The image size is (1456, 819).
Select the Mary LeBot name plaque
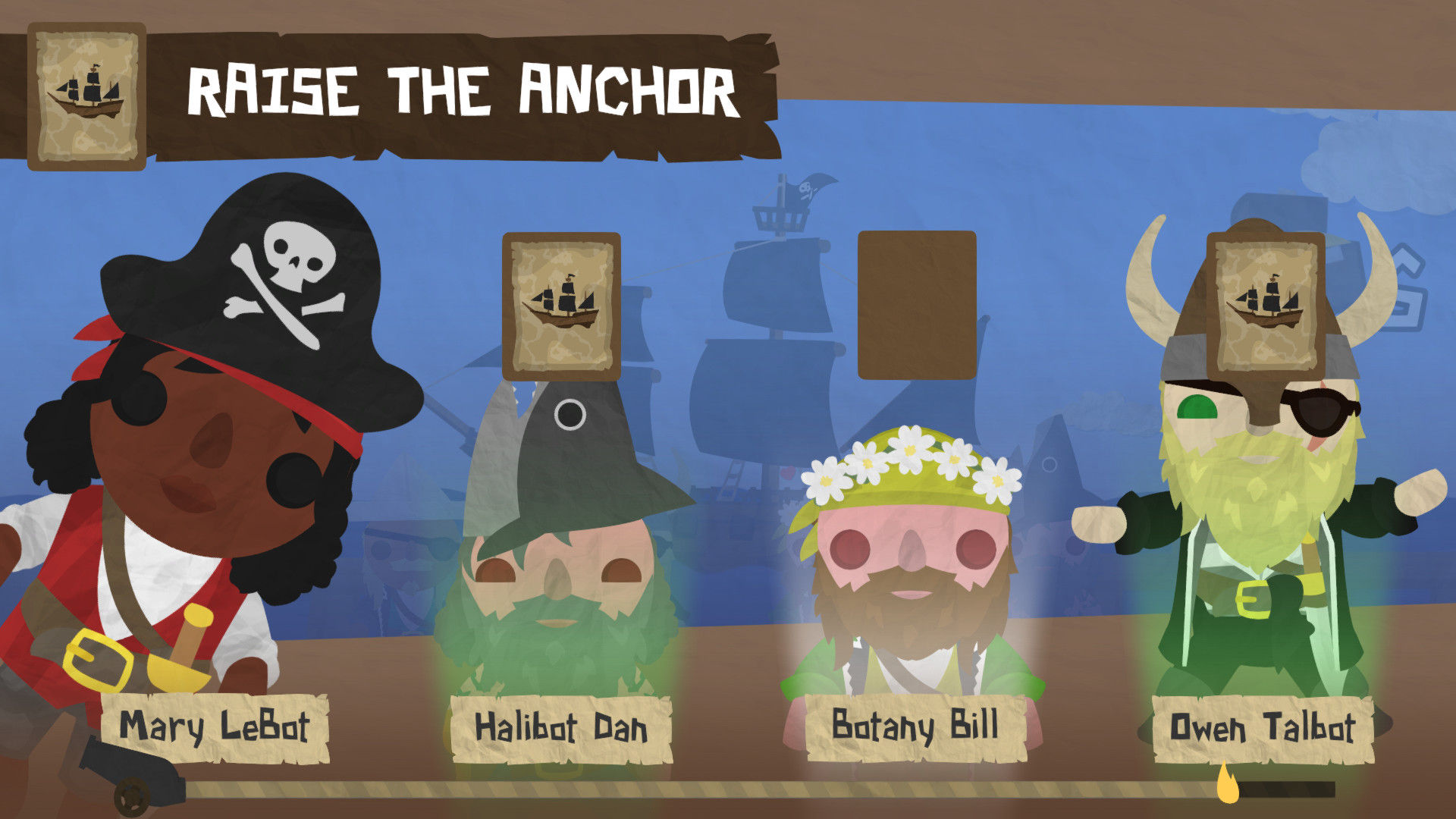pos(218,726)
